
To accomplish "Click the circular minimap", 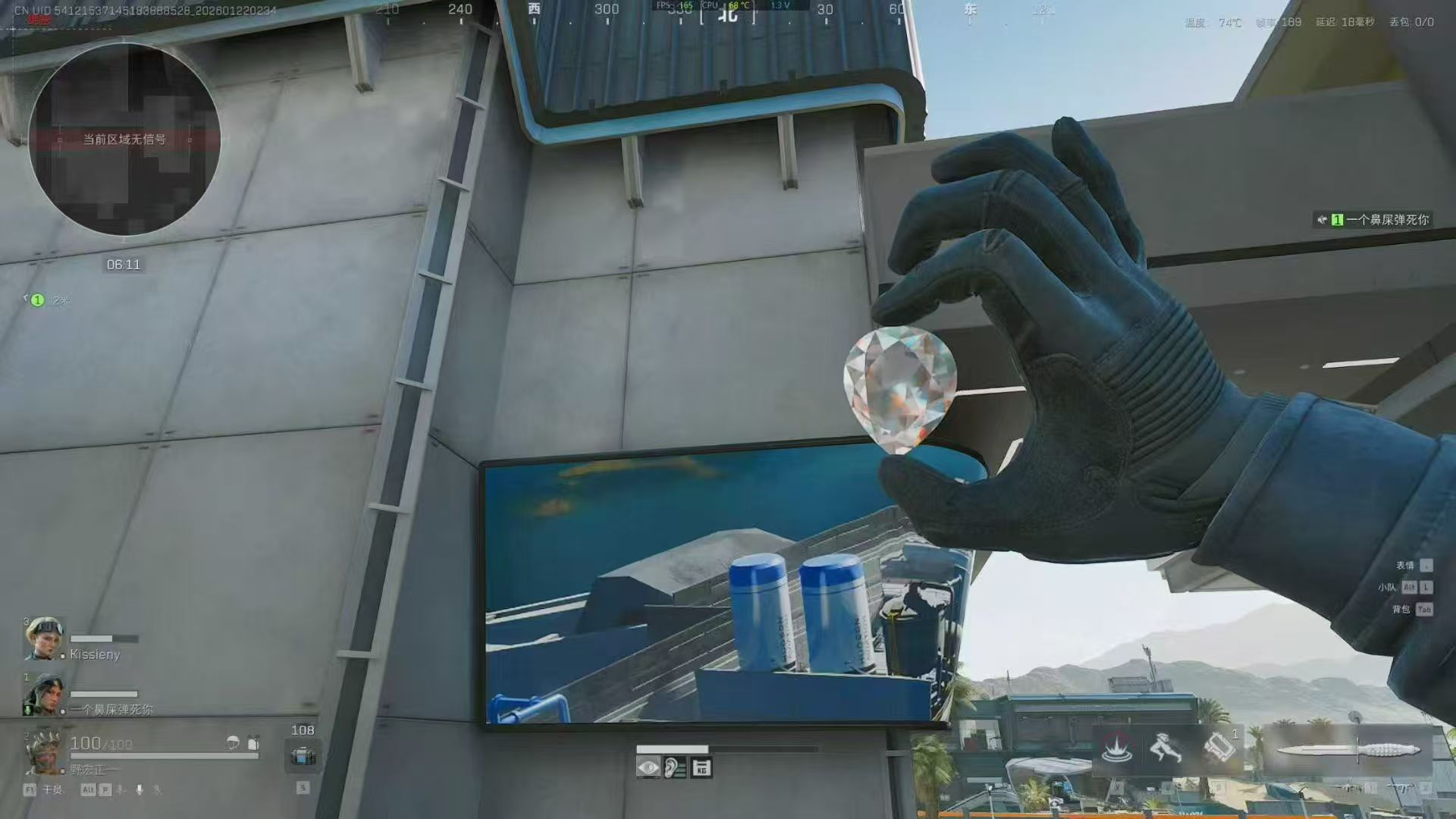I will click(124, 140).
